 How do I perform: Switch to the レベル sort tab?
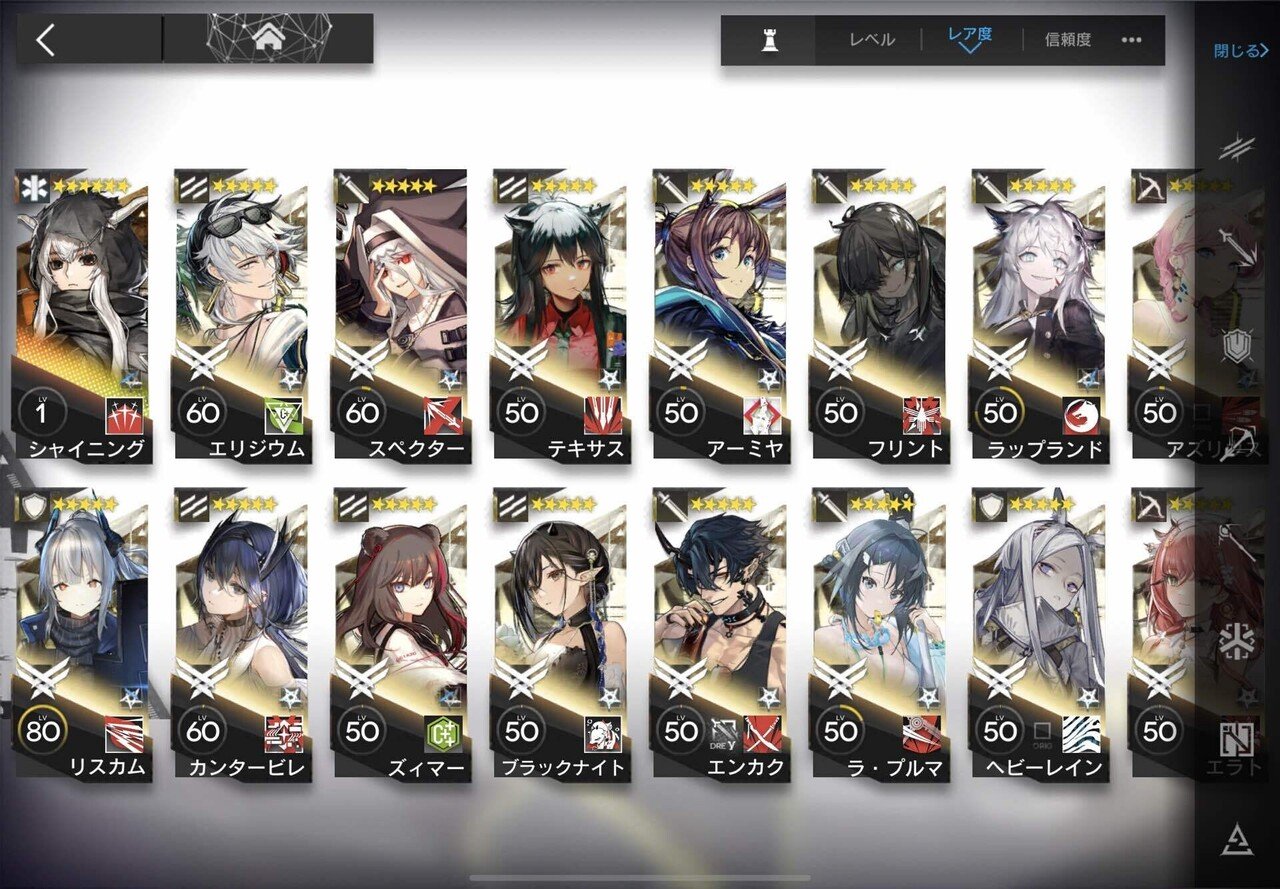[874, 39]
